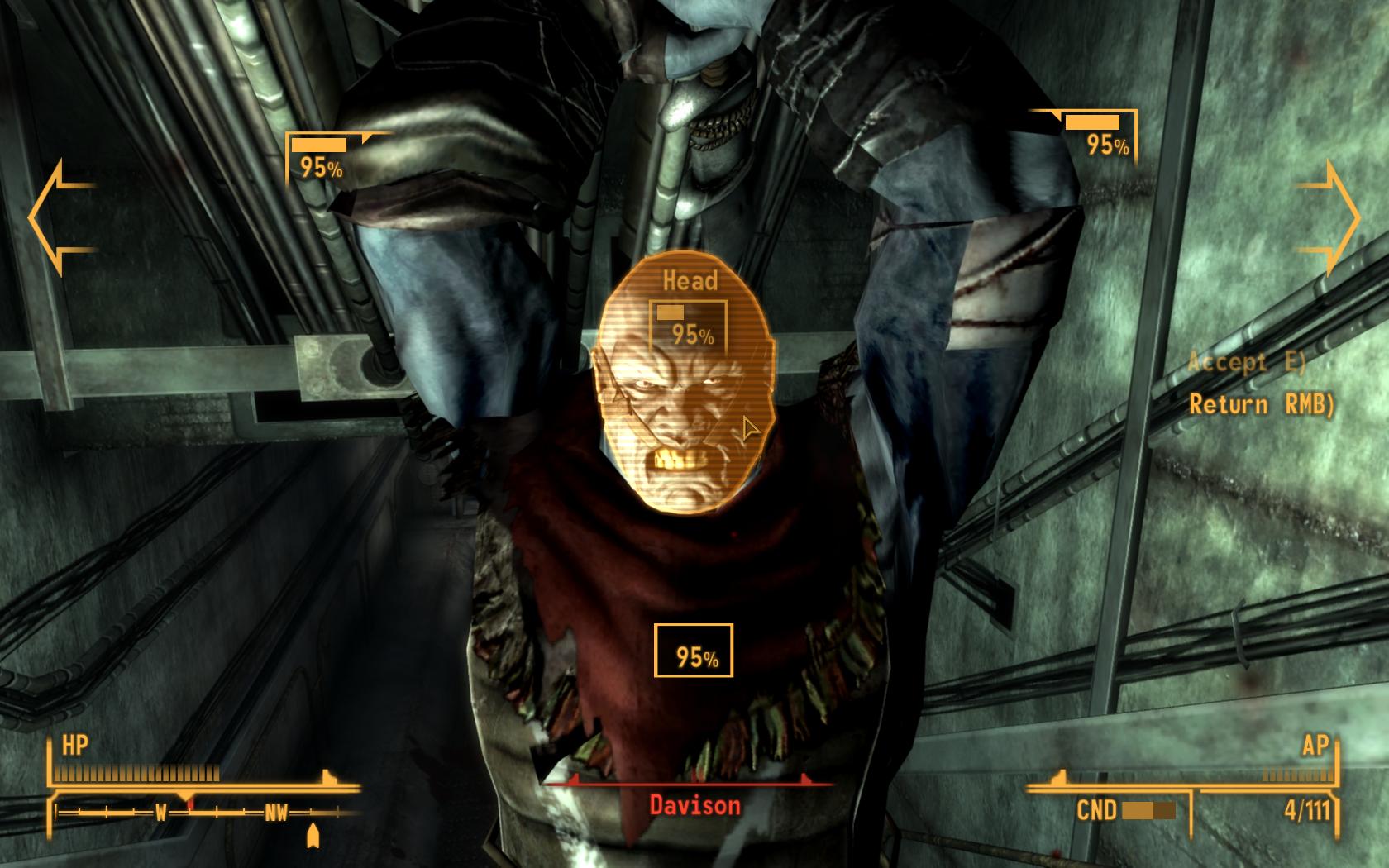
Task: Choose Return to exit V.A.T.S.
Action: [x=1260, y=404]
